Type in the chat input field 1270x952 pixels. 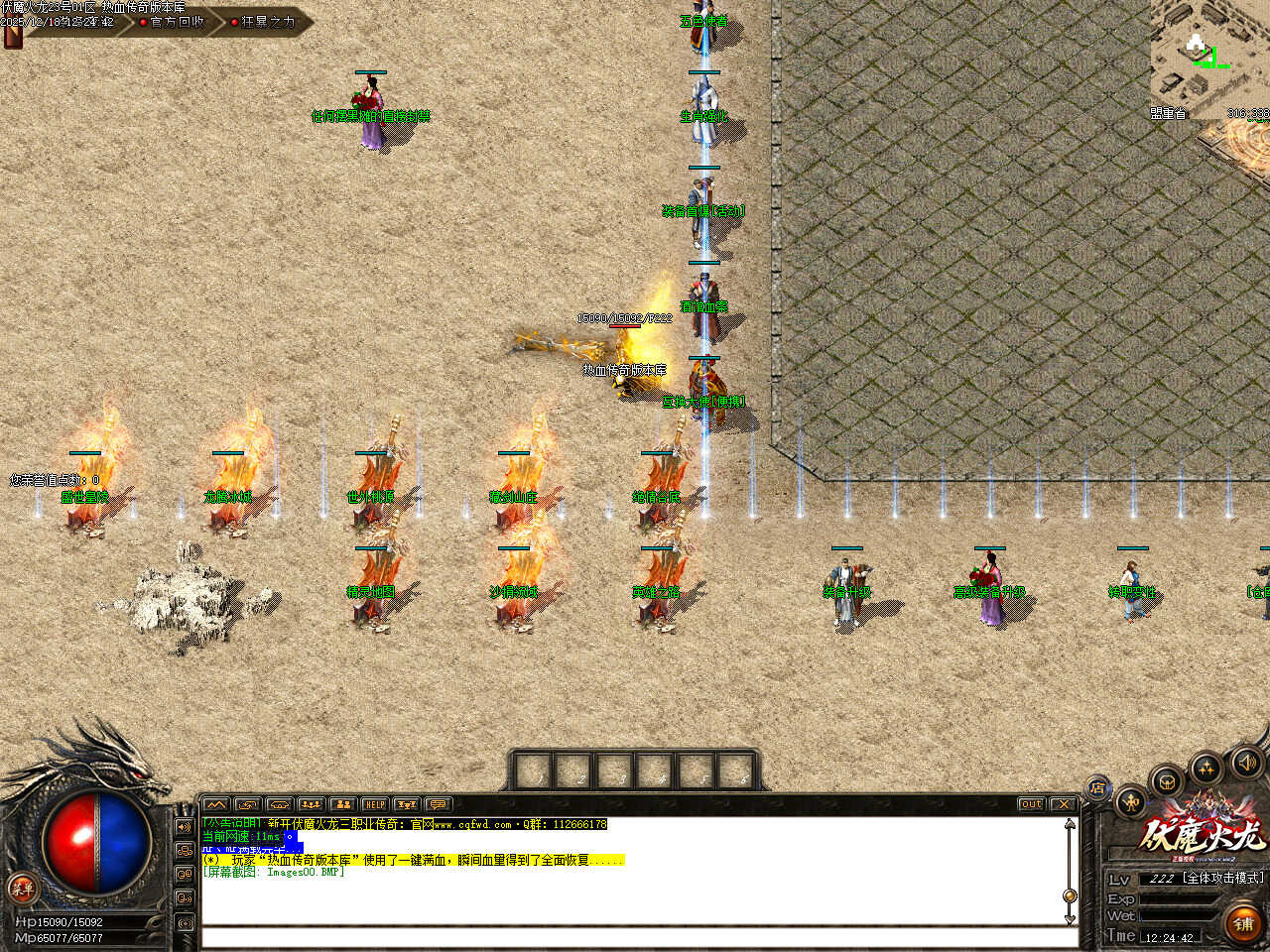pyautogui.click(x=635, y=937)
